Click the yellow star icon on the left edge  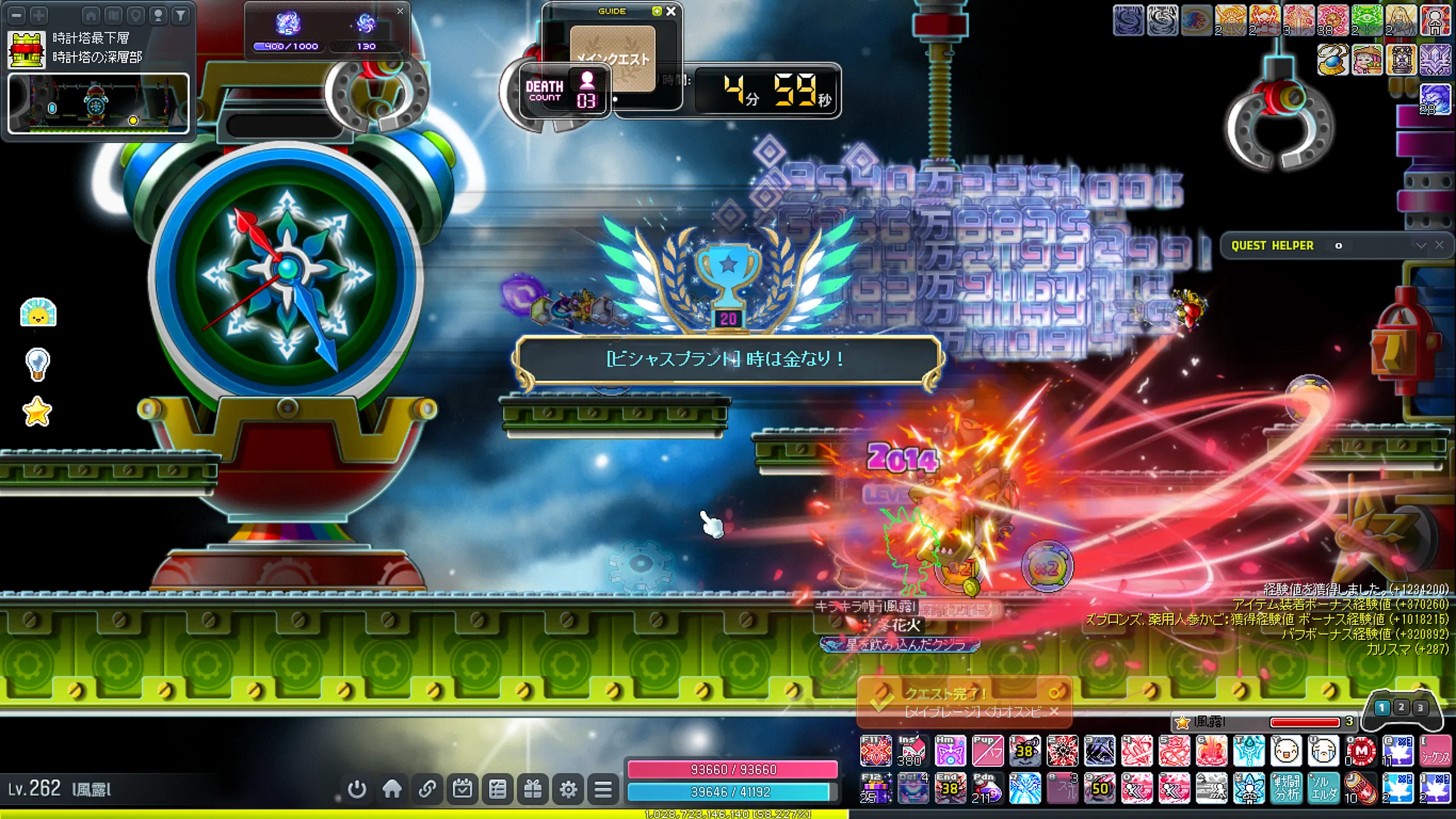click(38, 411)
